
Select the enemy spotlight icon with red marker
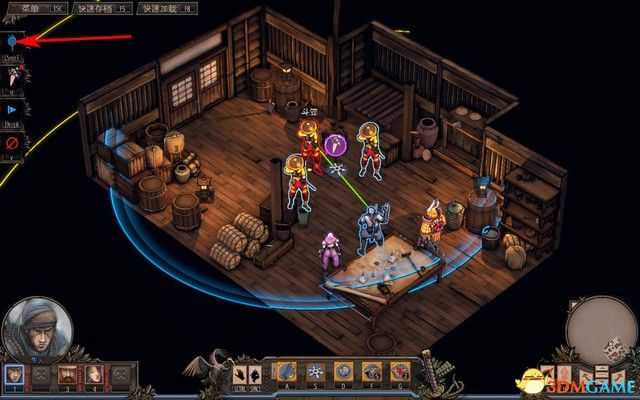click(11, 75)
